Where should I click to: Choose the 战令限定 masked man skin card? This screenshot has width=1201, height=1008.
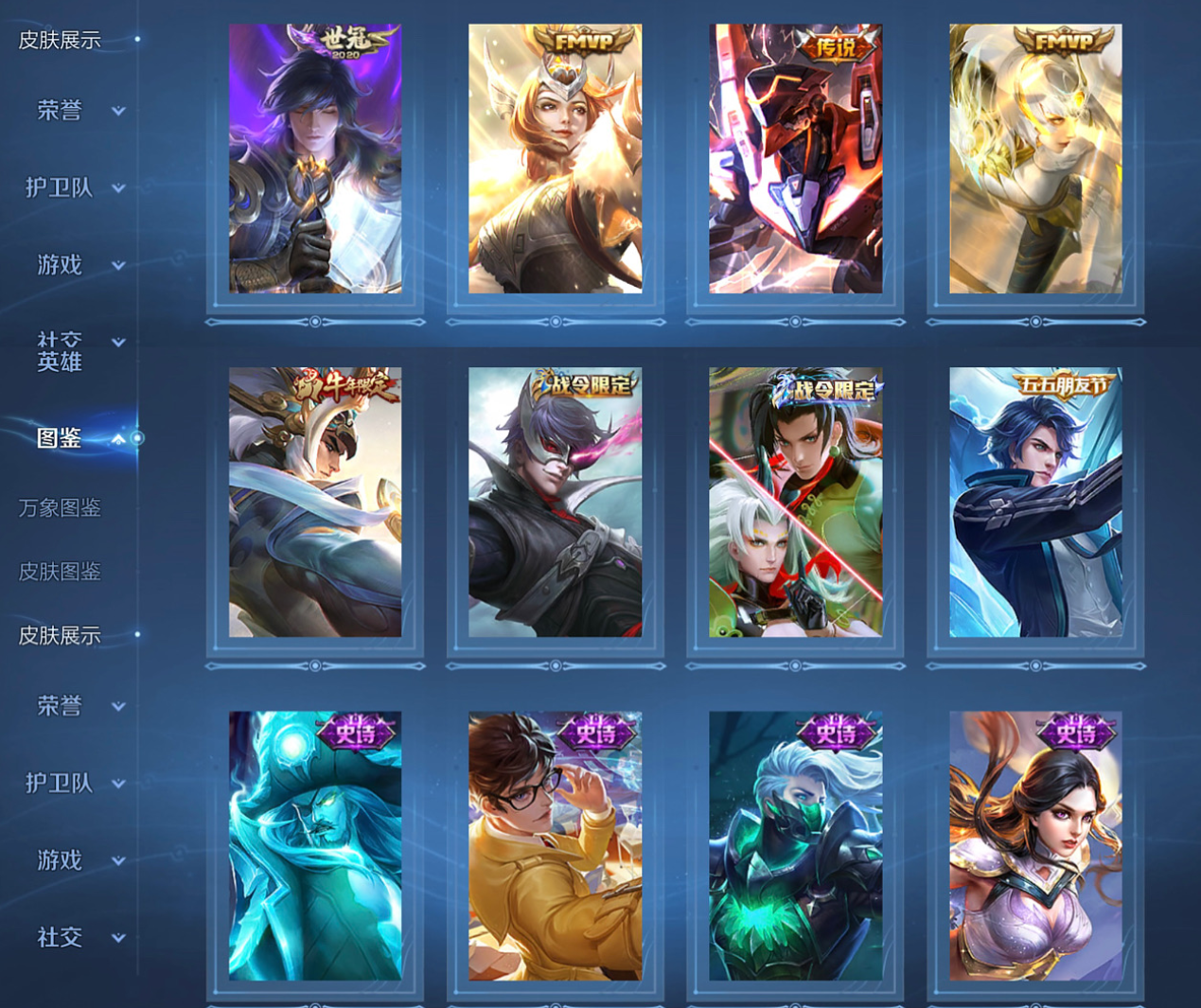click(556, 503)
